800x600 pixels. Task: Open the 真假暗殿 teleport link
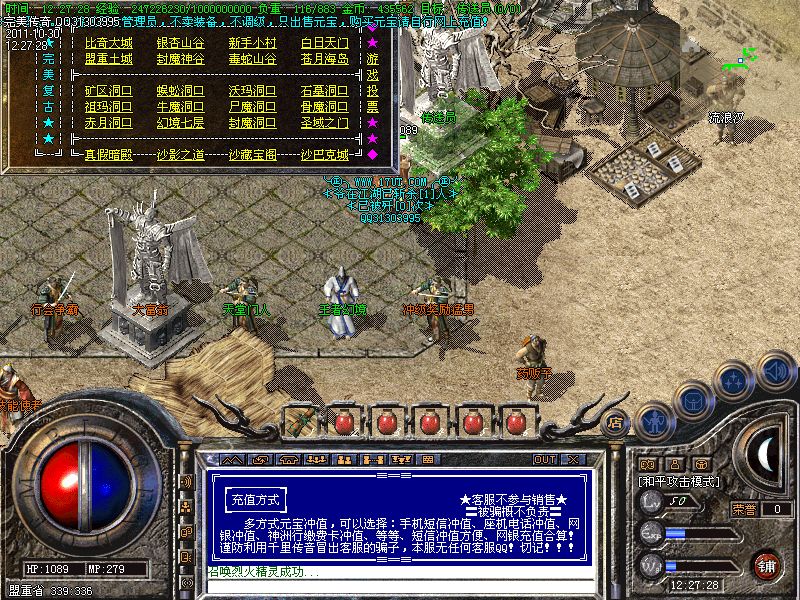108,155
